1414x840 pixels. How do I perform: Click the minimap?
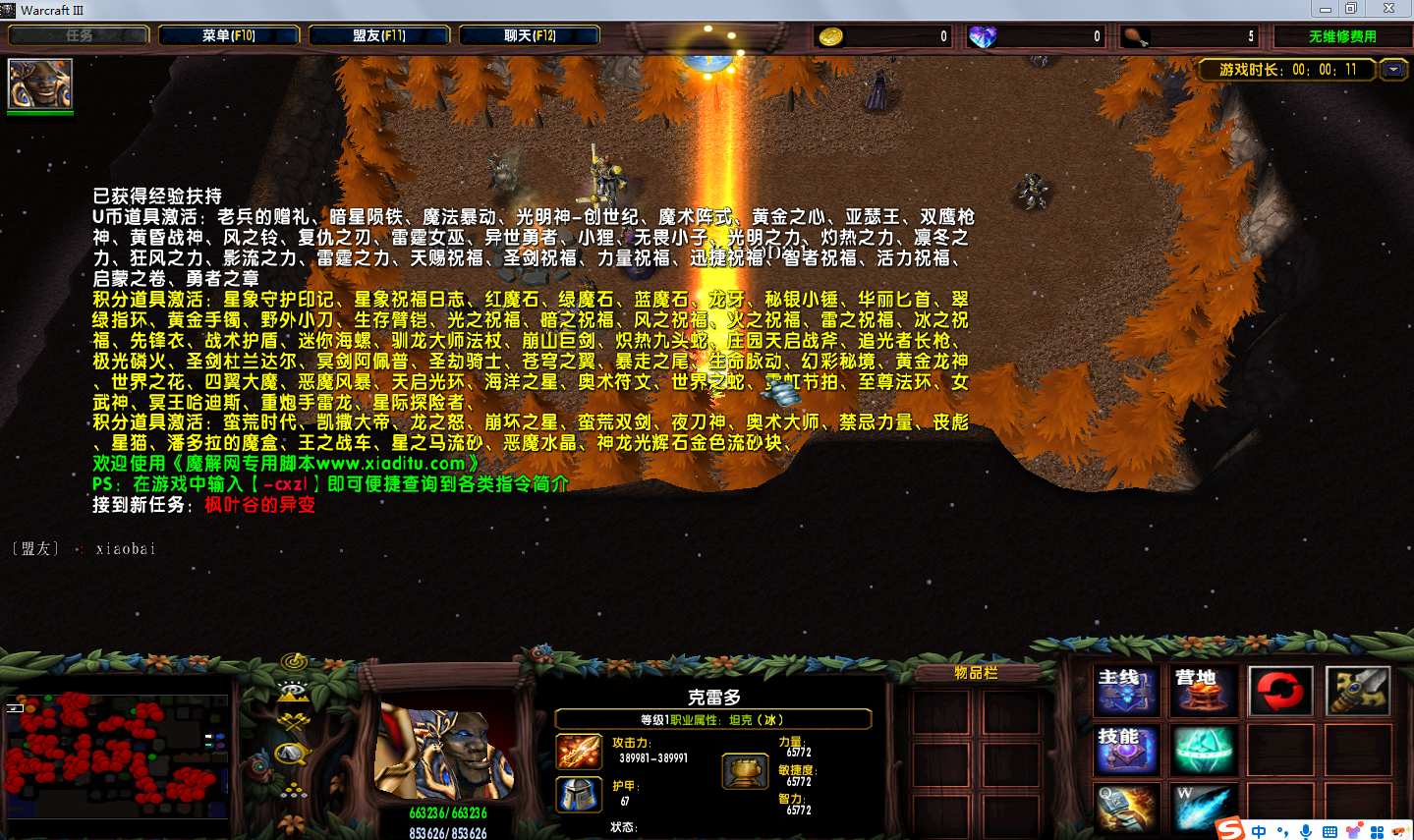[116, 755]
